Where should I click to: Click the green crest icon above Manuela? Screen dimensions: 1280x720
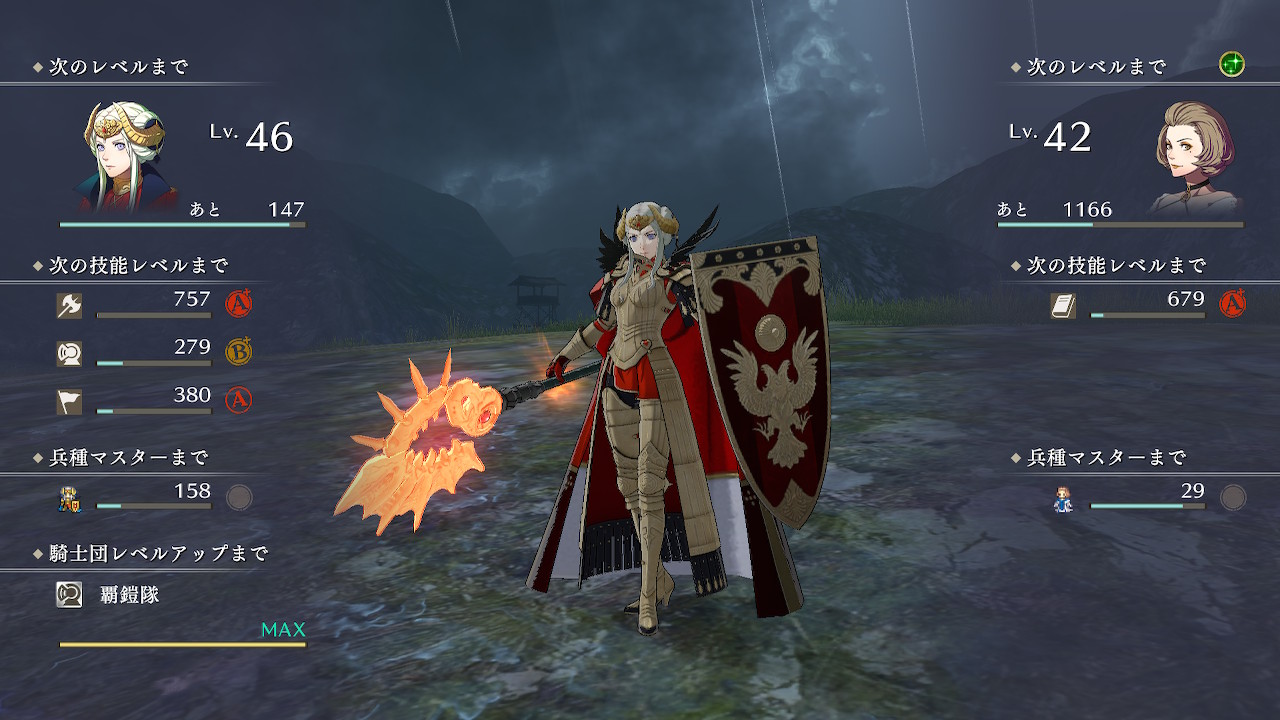[x=1231, y=66]
